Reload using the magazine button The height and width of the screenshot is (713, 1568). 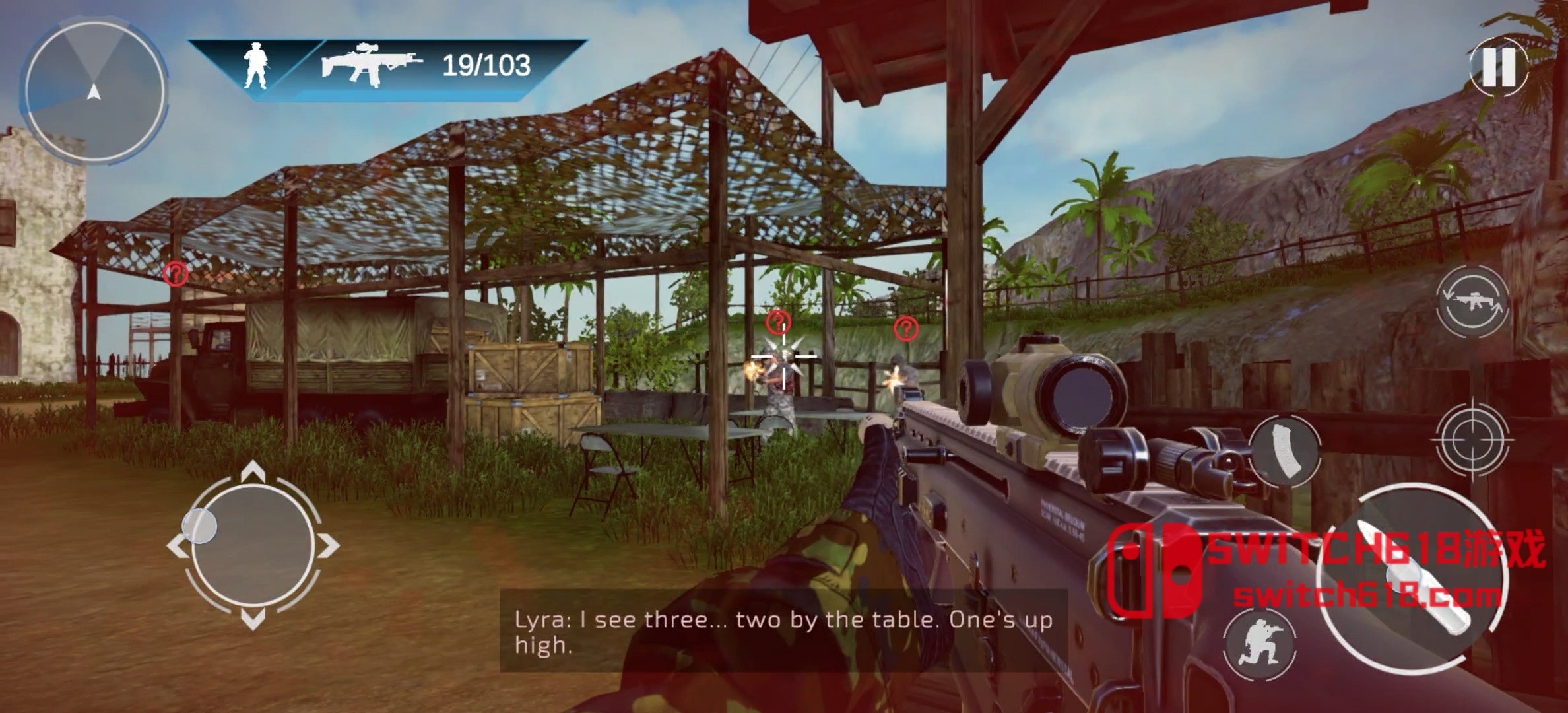[x=1284, y=450]
